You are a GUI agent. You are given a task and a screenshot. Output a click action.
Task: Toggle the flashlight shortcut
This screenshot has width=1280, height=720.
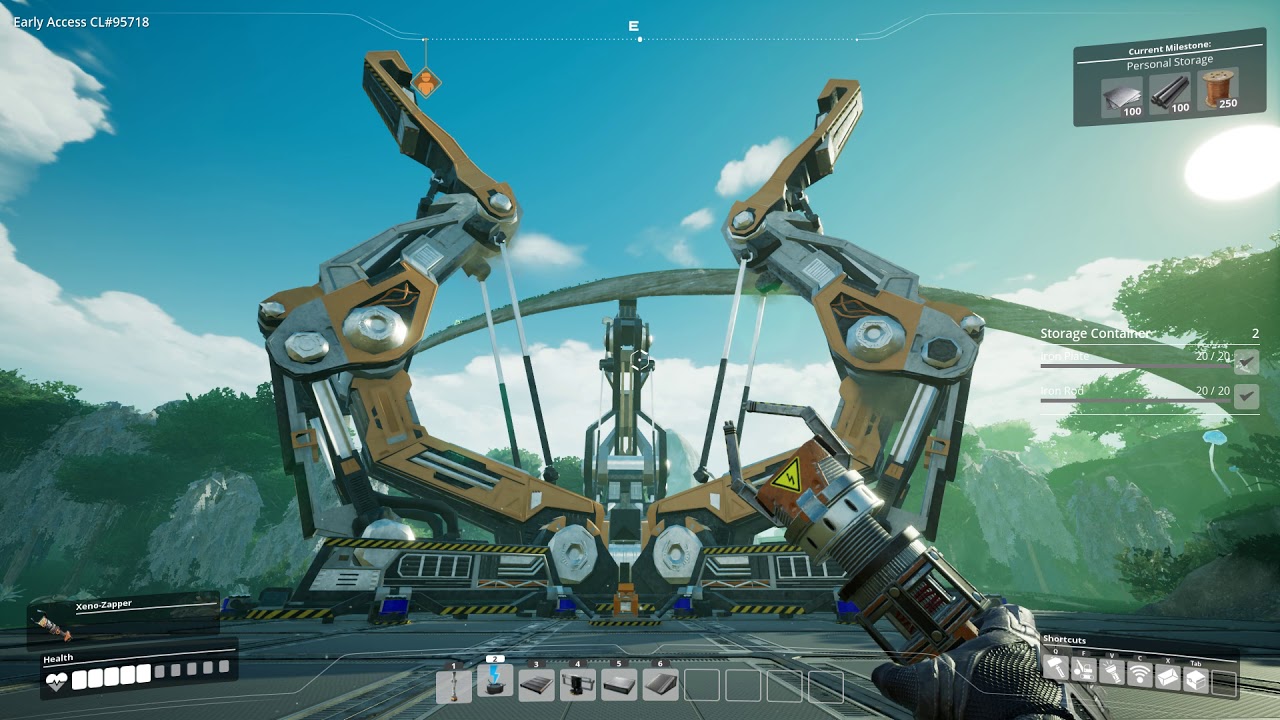[x=1111, y=672]
